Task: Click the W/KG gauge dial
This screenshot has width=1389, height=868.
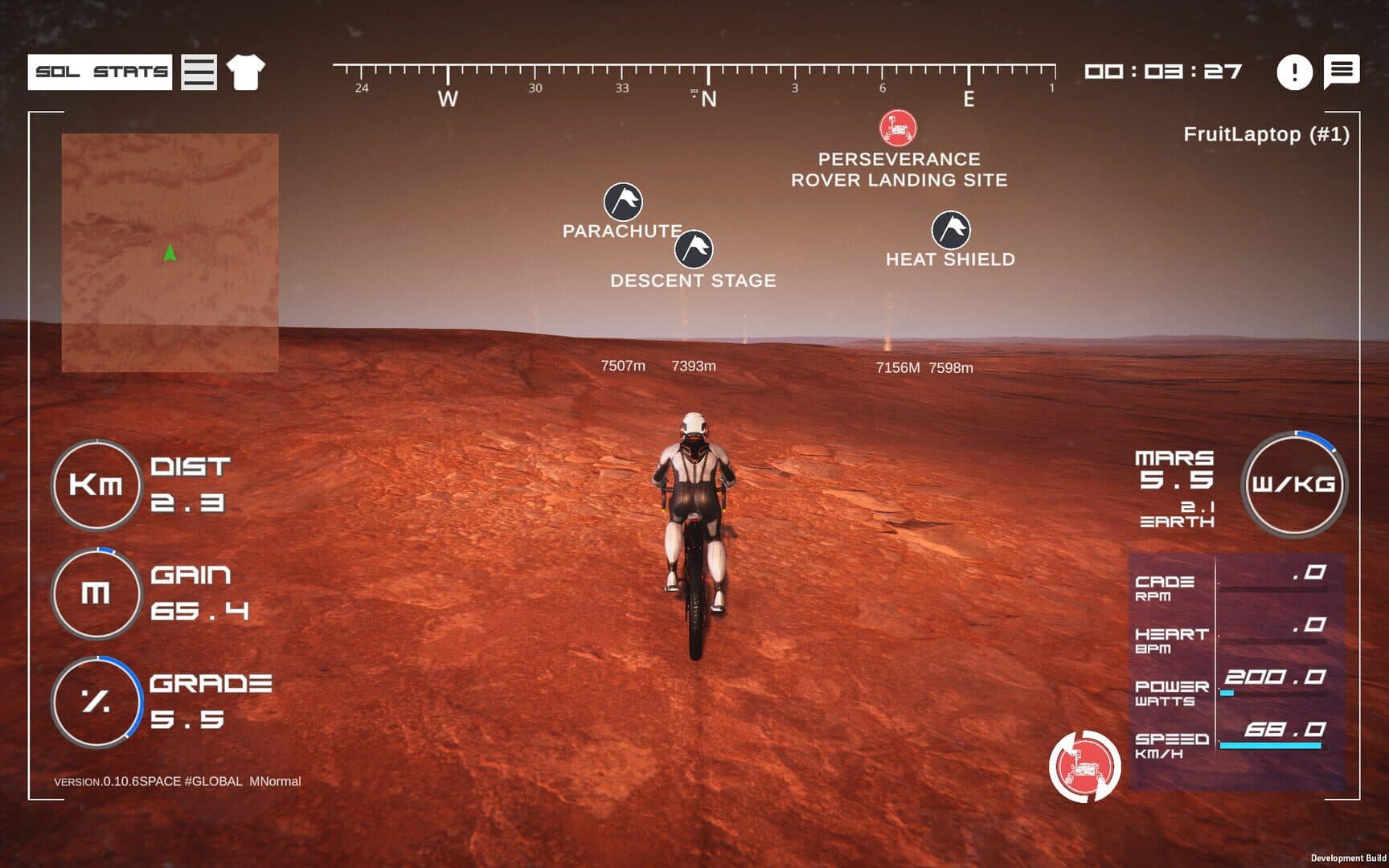Action: (1293, 485)
